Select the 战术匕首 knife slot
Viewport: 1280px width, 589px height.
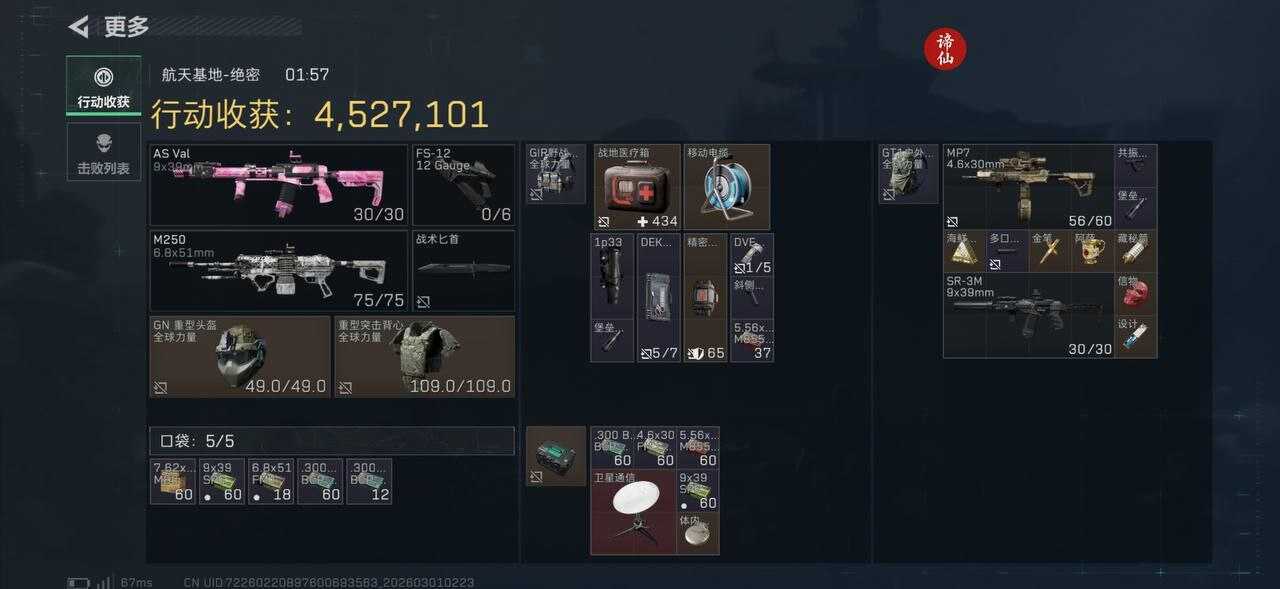463,270
